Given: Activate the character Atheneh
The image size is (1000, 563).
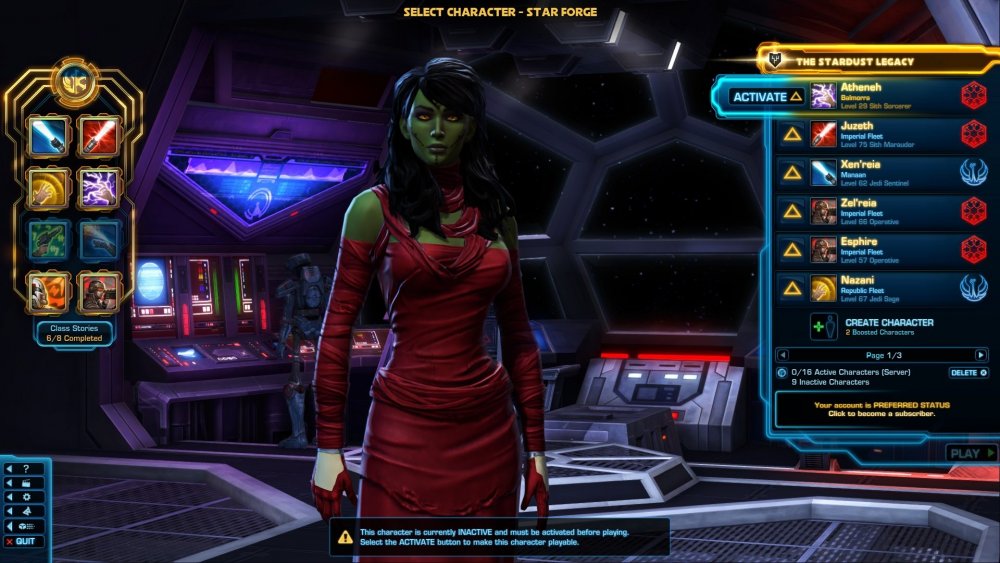Looking at the screenshot, I should [x=767, y=97].
